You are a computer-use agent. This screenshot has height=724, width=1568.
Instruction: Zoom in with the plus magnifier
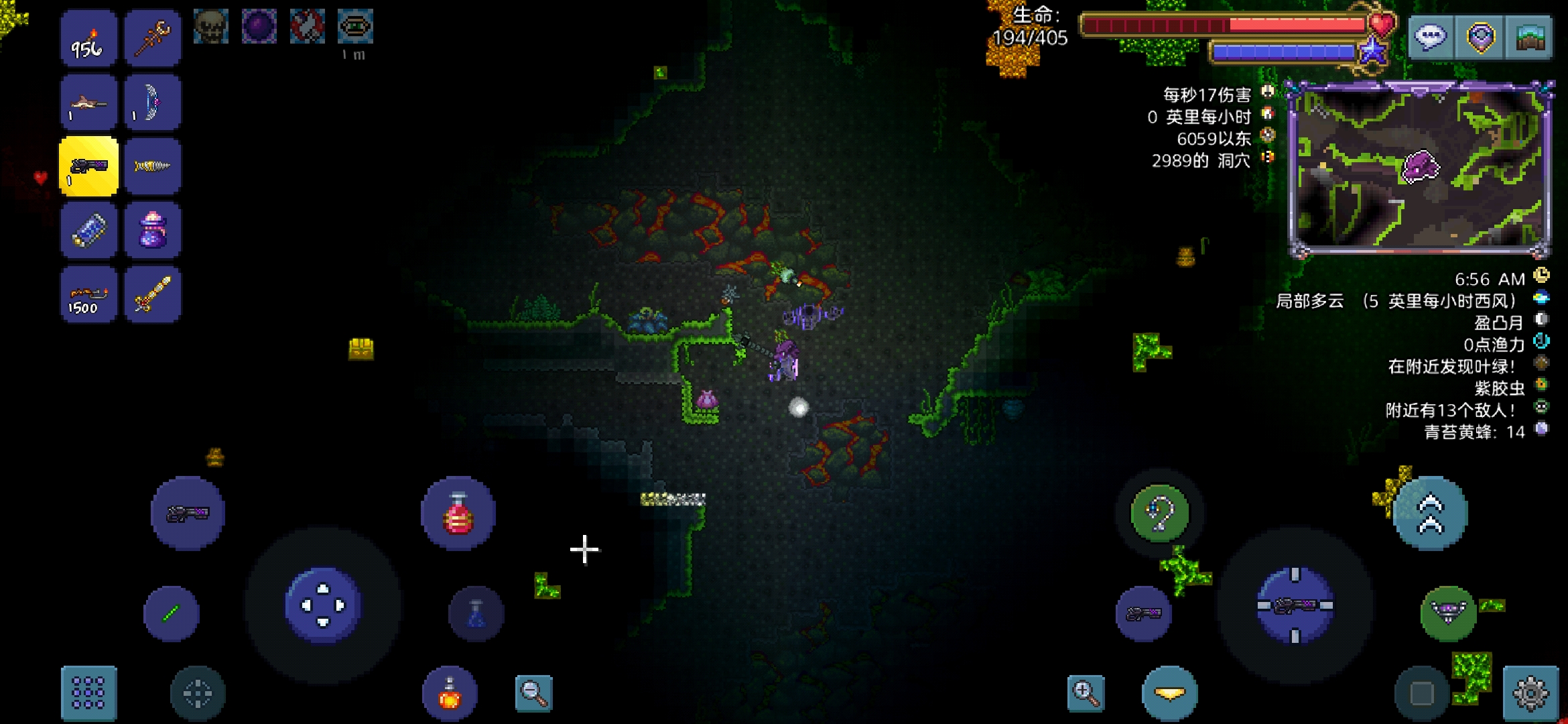pyautogui.click(x=1086, y=693)
